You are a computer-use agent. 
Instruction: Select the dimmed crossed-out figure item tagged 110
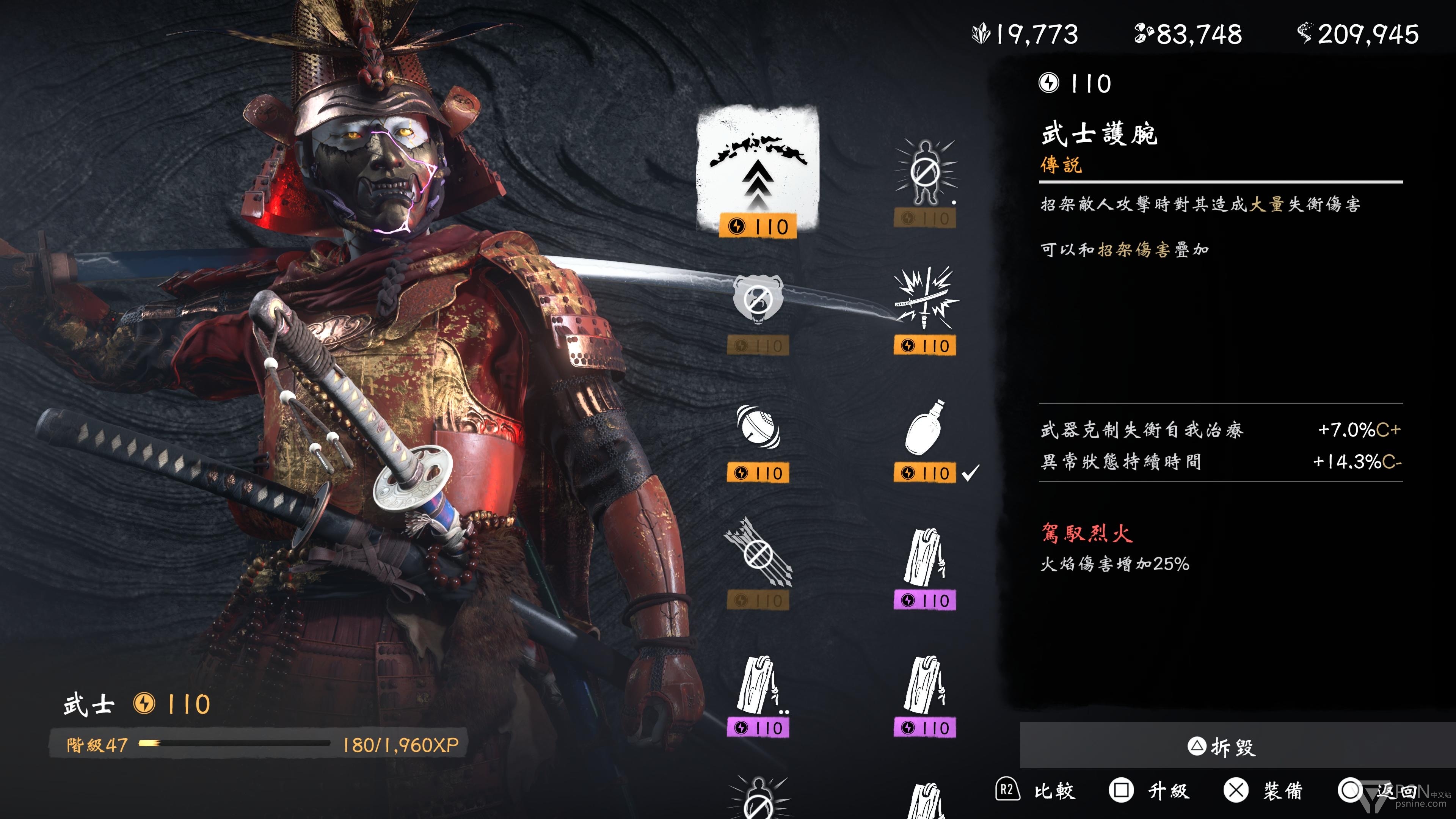click(x=925, y=173)
